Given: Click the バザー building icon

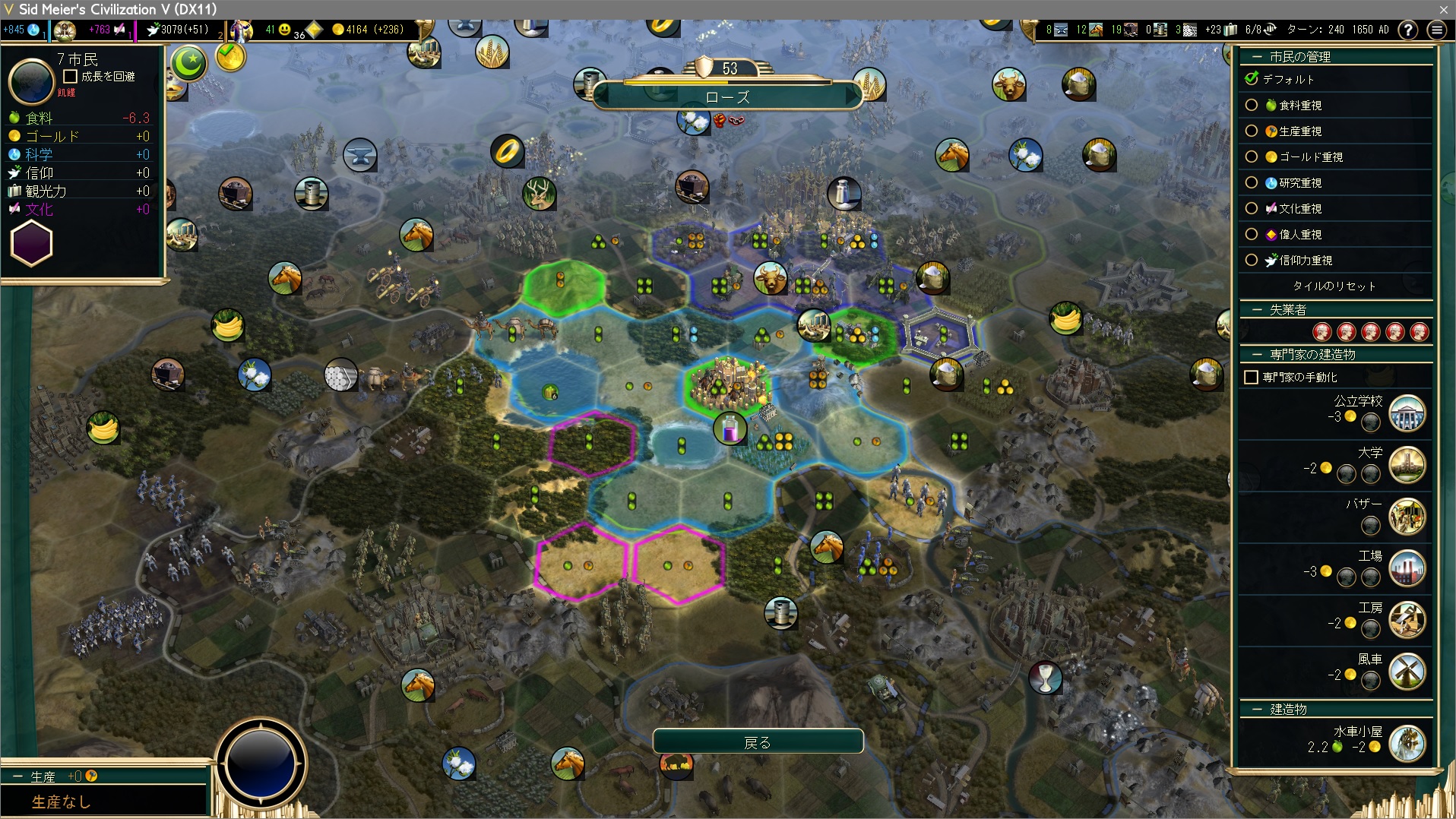Looking at the screenshot, I should click(x=1407, y=517).
